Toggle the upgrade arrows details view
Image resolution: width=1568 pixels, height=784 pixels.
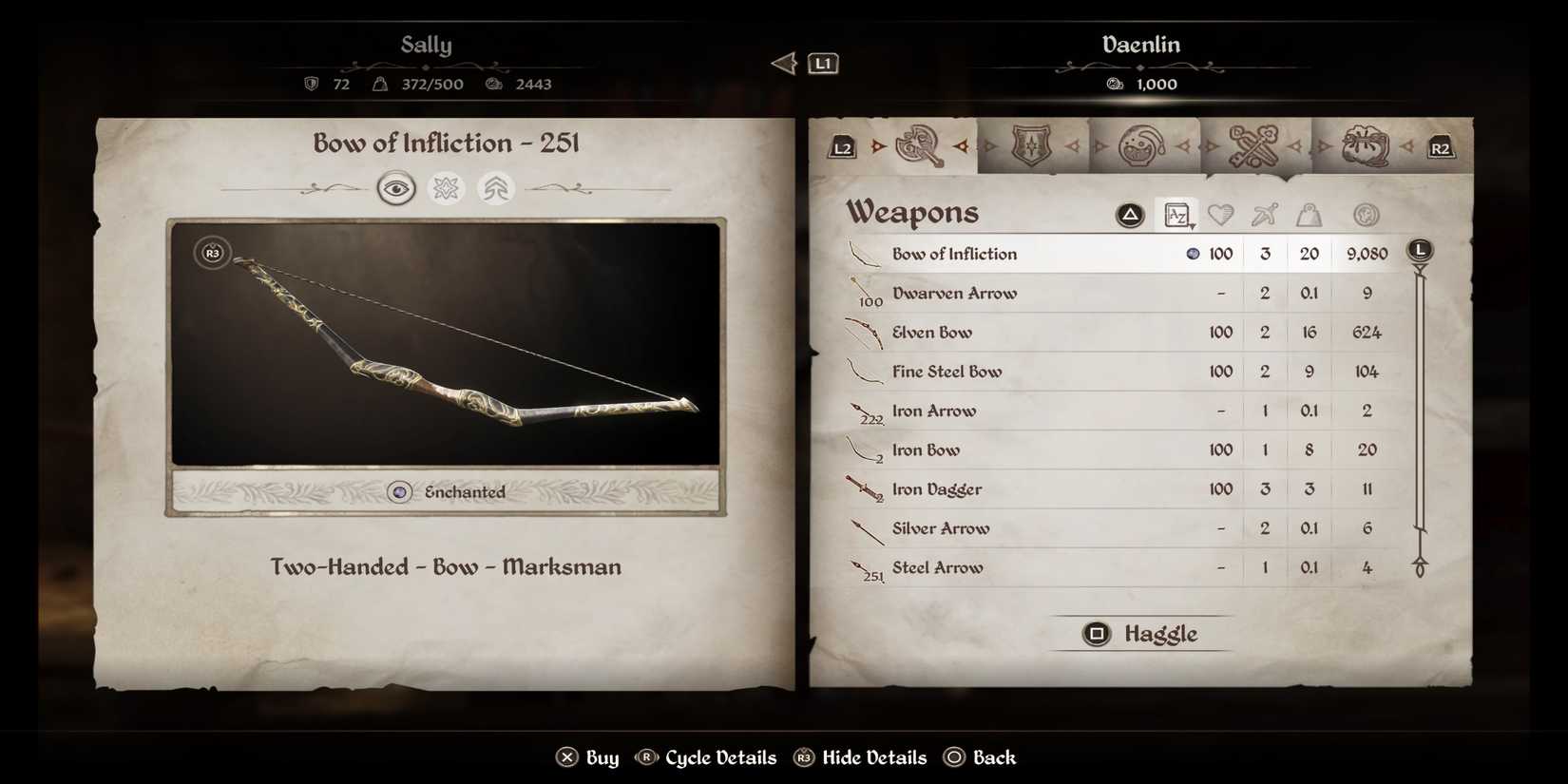point(495,188)
